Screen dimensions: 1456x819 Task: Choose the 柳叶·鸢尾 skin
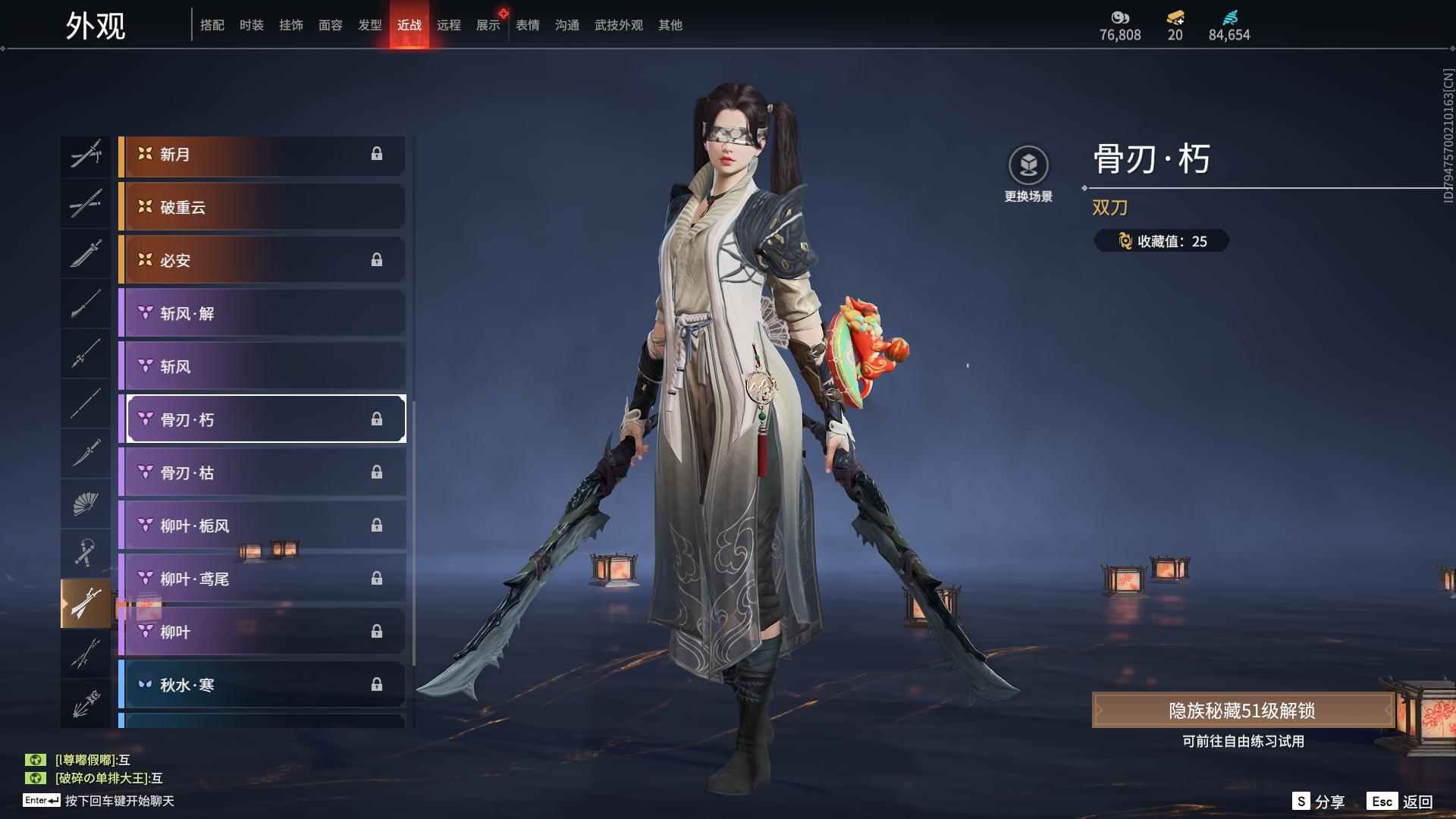(262, 579)
